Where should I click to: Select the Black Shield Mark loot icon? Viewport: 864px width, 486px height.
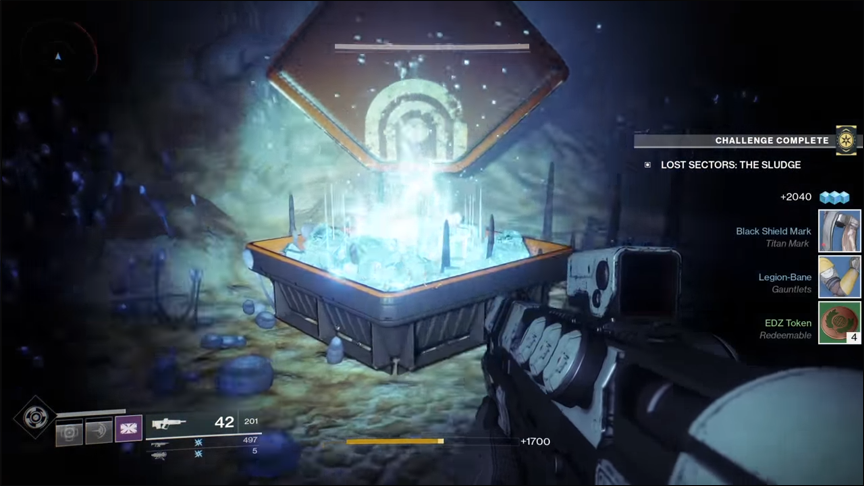[840, 230]
